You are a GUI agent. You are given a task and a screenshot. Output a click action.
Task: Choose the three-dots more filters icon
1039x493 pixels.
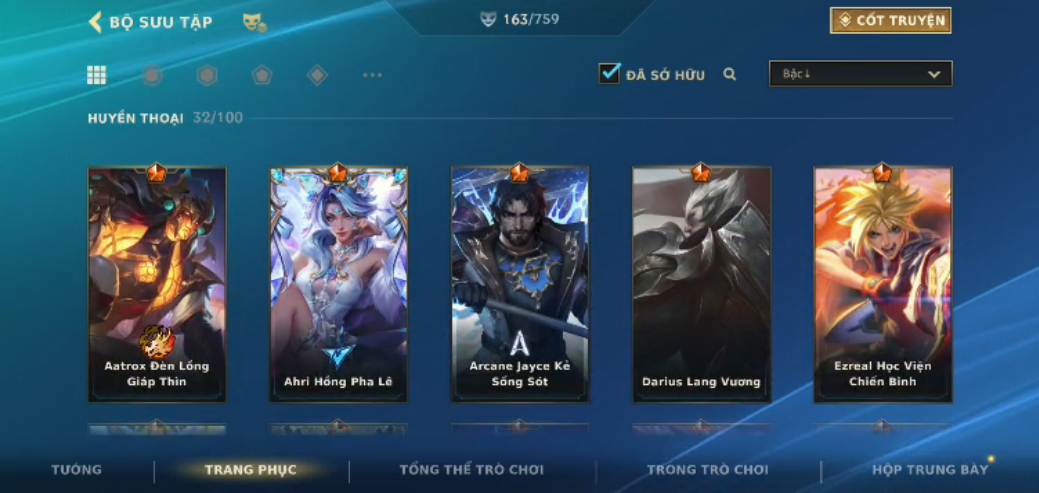[372, 75]
